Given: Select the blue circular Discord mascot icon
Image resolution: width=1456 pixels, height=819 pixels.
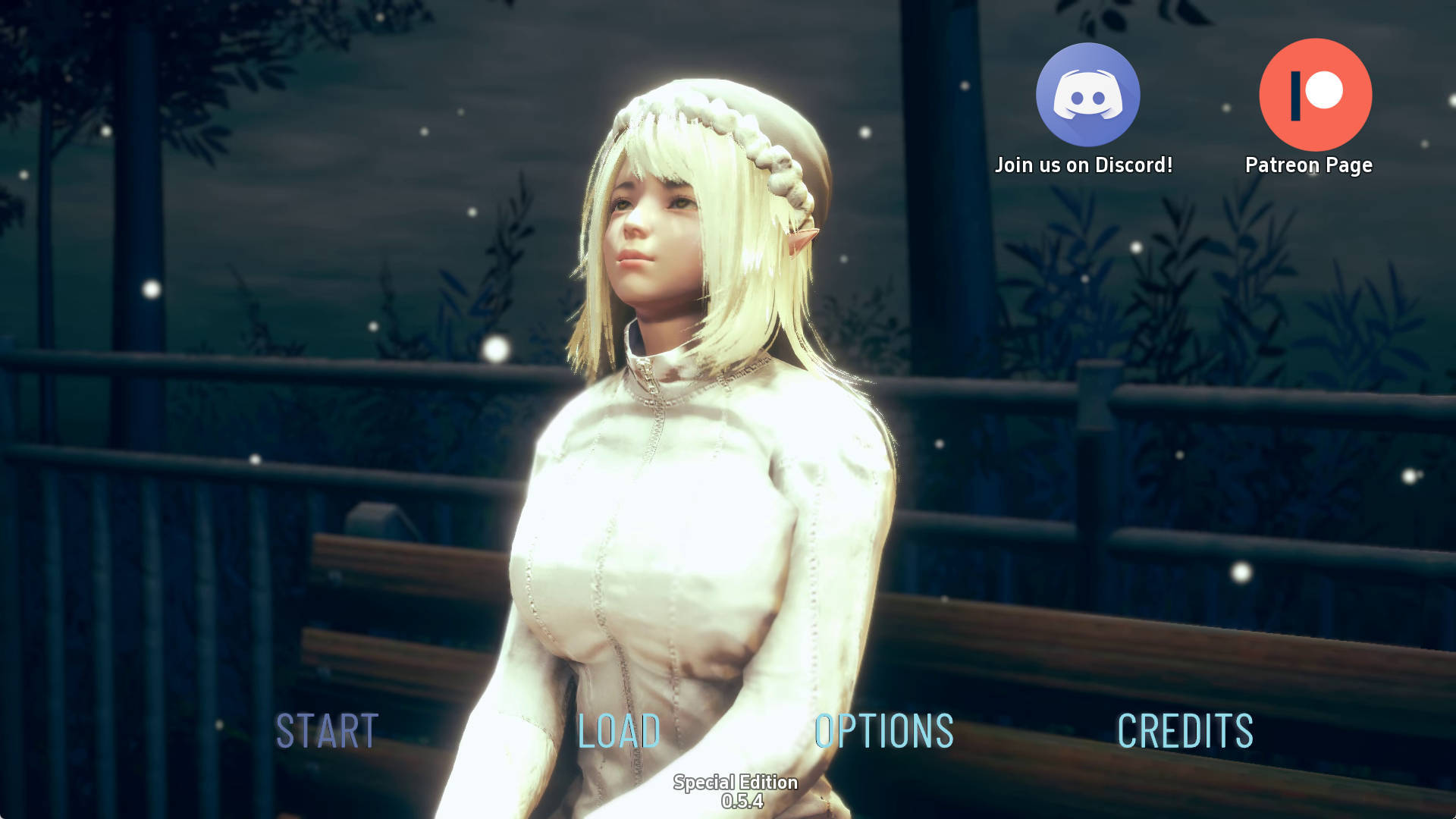Looking at the screenshot, I should 1087,94.
